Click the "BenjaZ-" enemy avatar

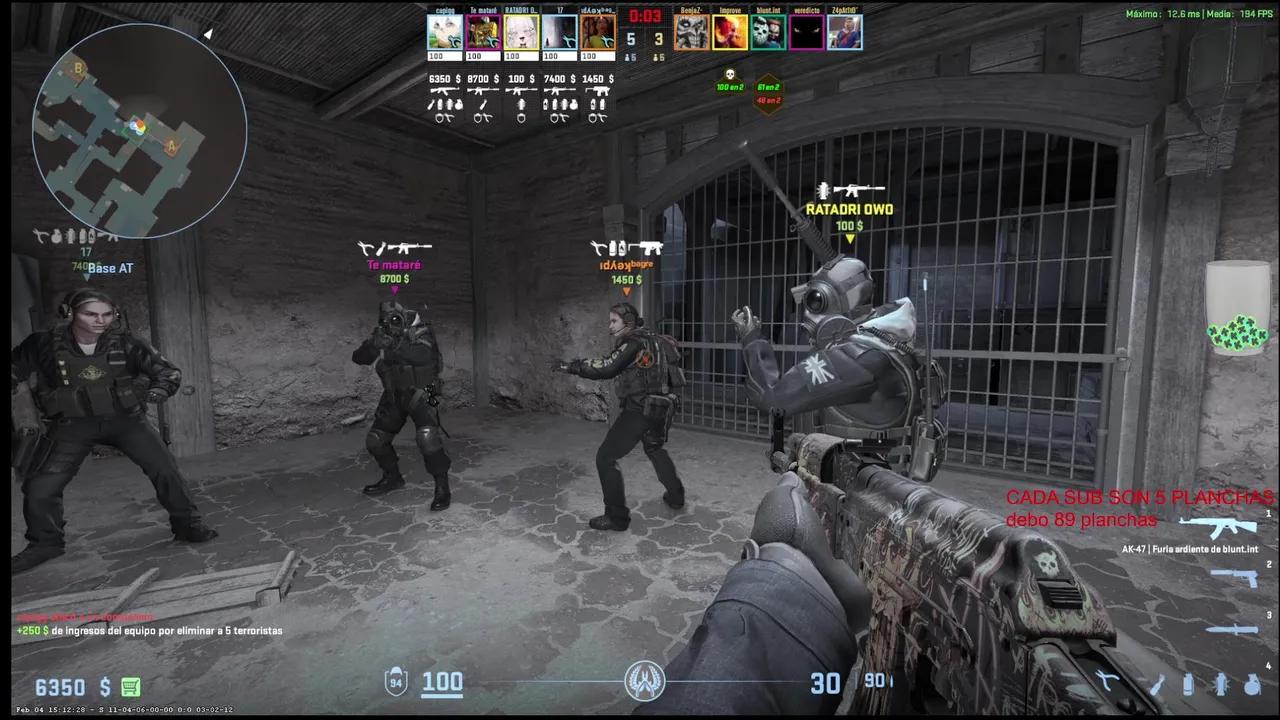pos(691,32)
